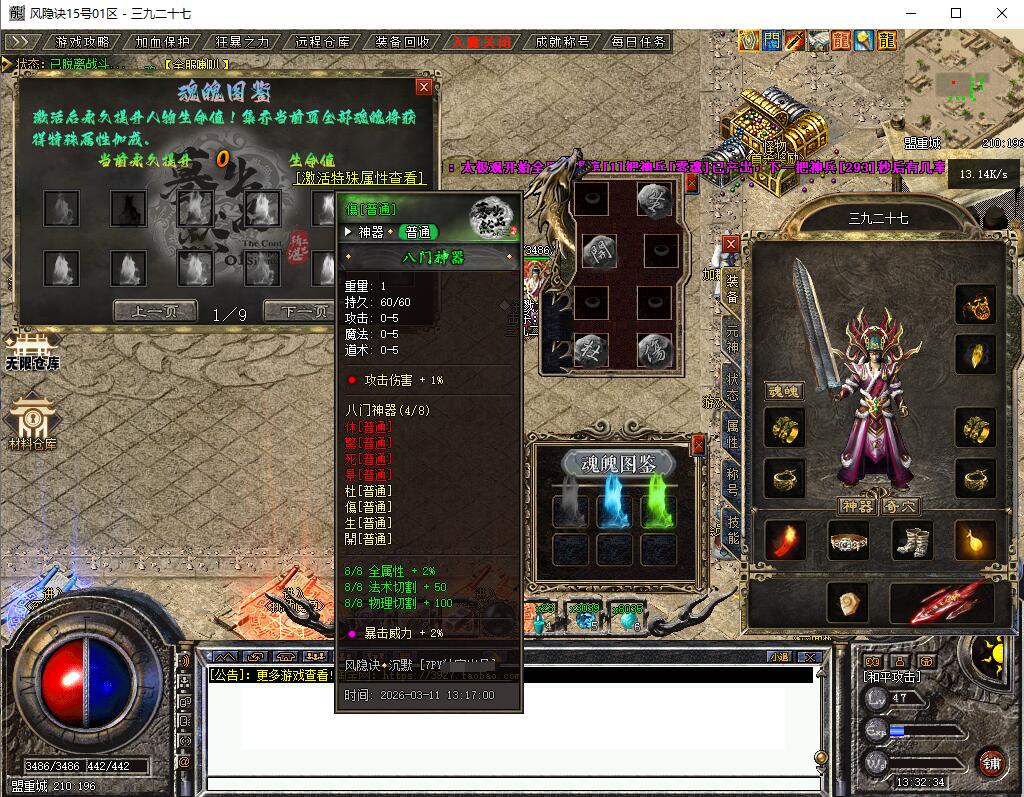Open the 远程仓库 remote warehouse
The image size is (1024, 797).
click(322, 42)
